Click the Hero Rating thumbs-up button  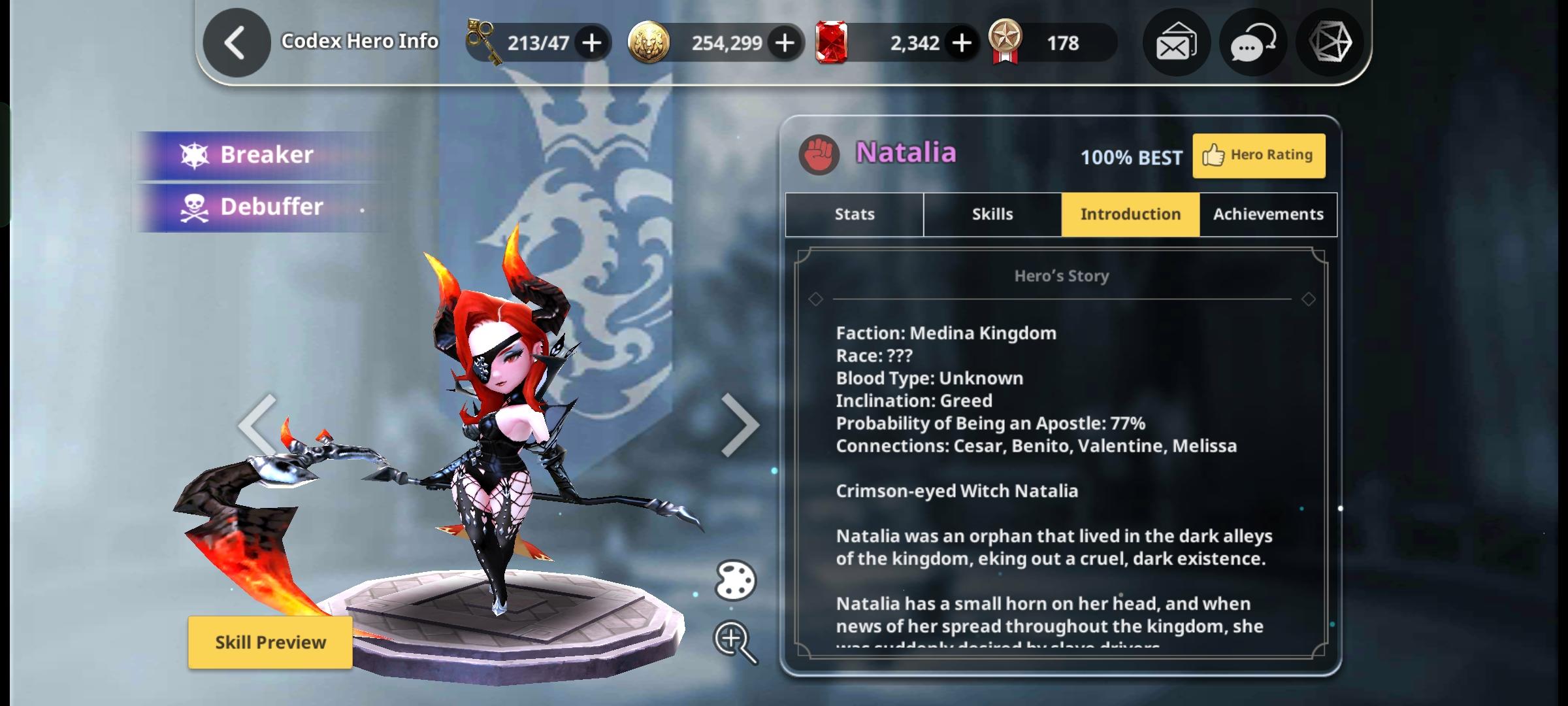point(1258,155)
